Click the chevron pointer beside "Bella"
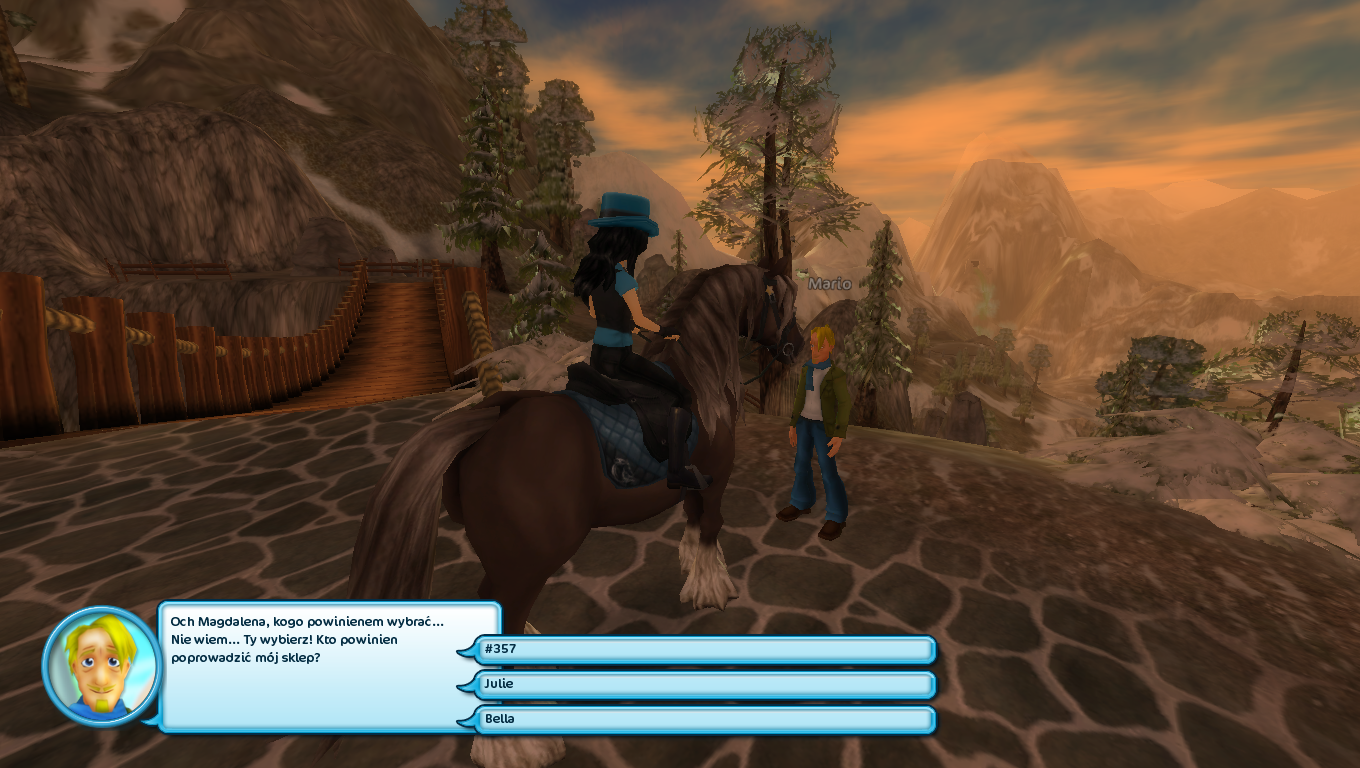This screenshot has height=768, width=1360. 465,719
